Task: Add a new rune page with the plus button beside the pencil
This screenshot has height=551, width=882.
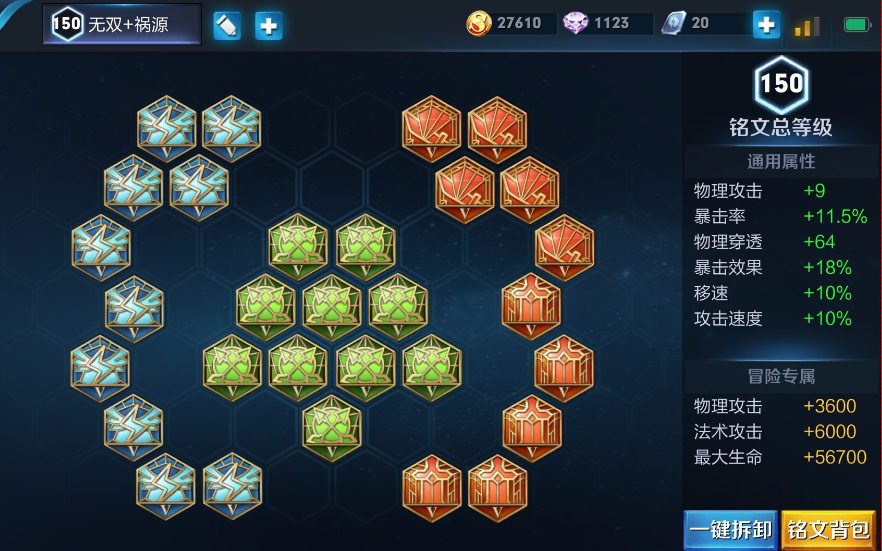Action: (x=268, y=25)
